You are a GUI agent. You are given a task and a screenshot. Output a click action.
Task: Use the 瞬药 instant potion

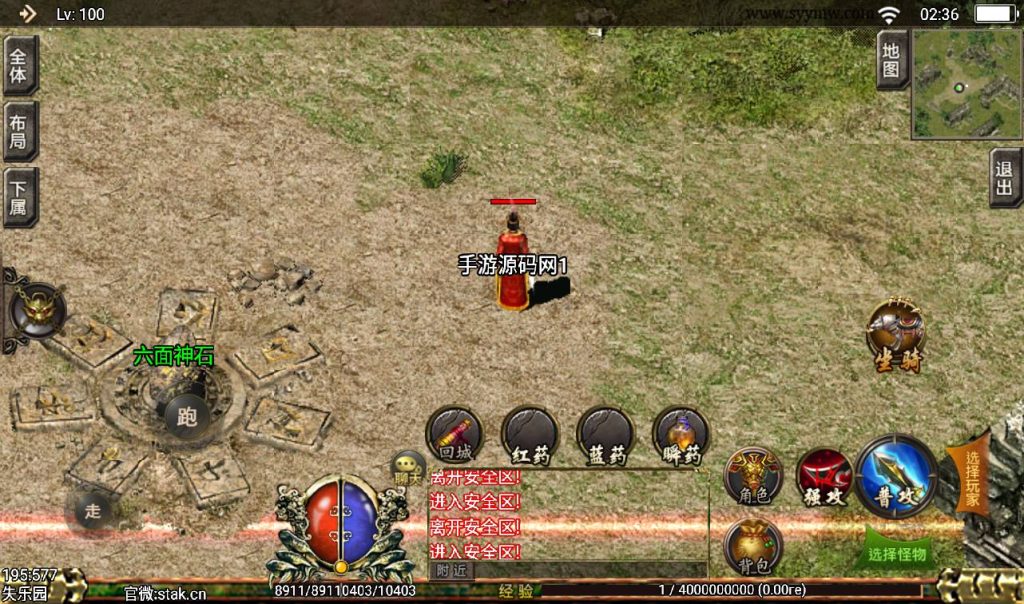point(680,435)
